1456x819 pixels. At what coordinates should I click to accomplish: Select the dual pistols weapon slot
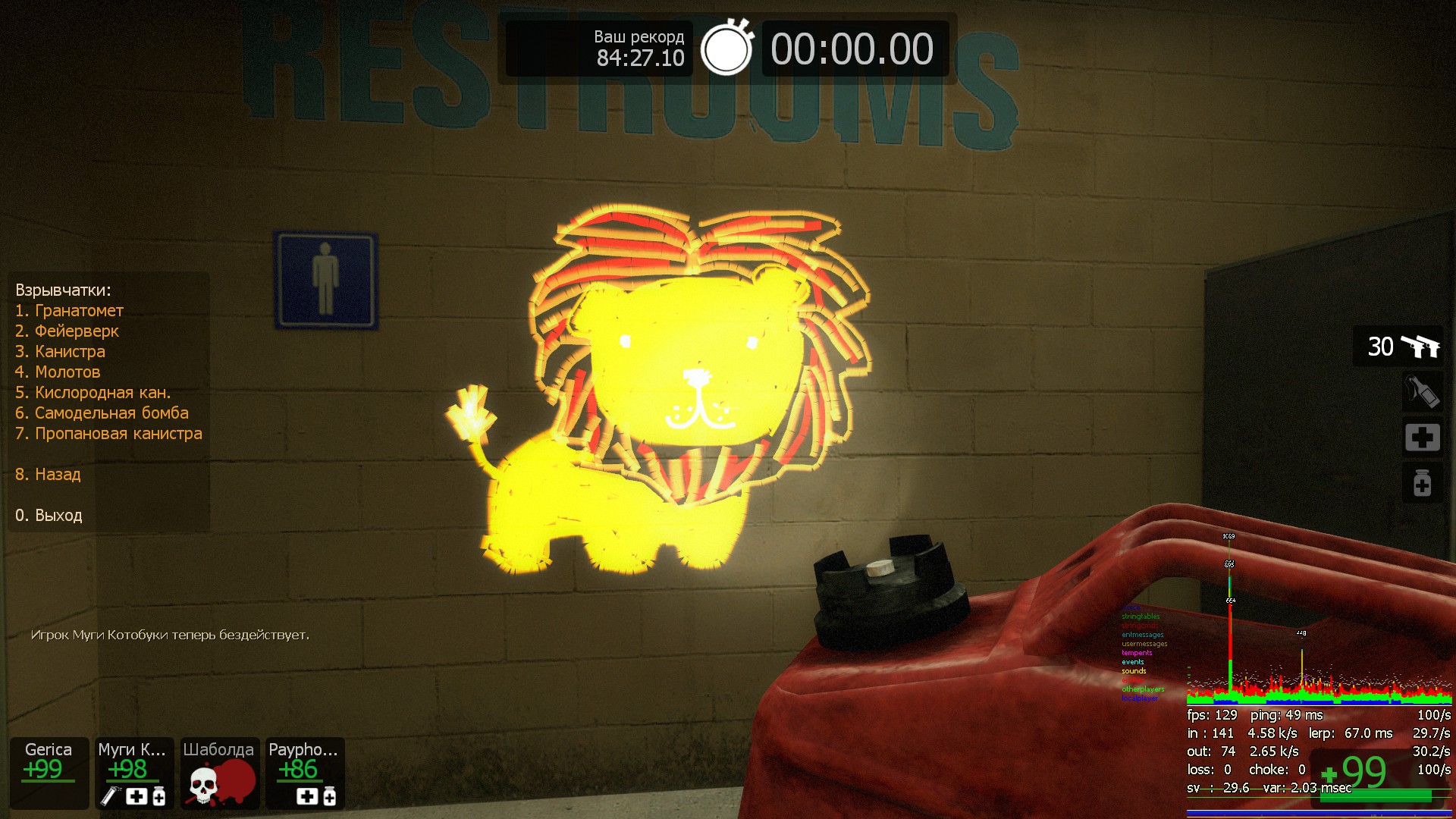coord(1400,347)
